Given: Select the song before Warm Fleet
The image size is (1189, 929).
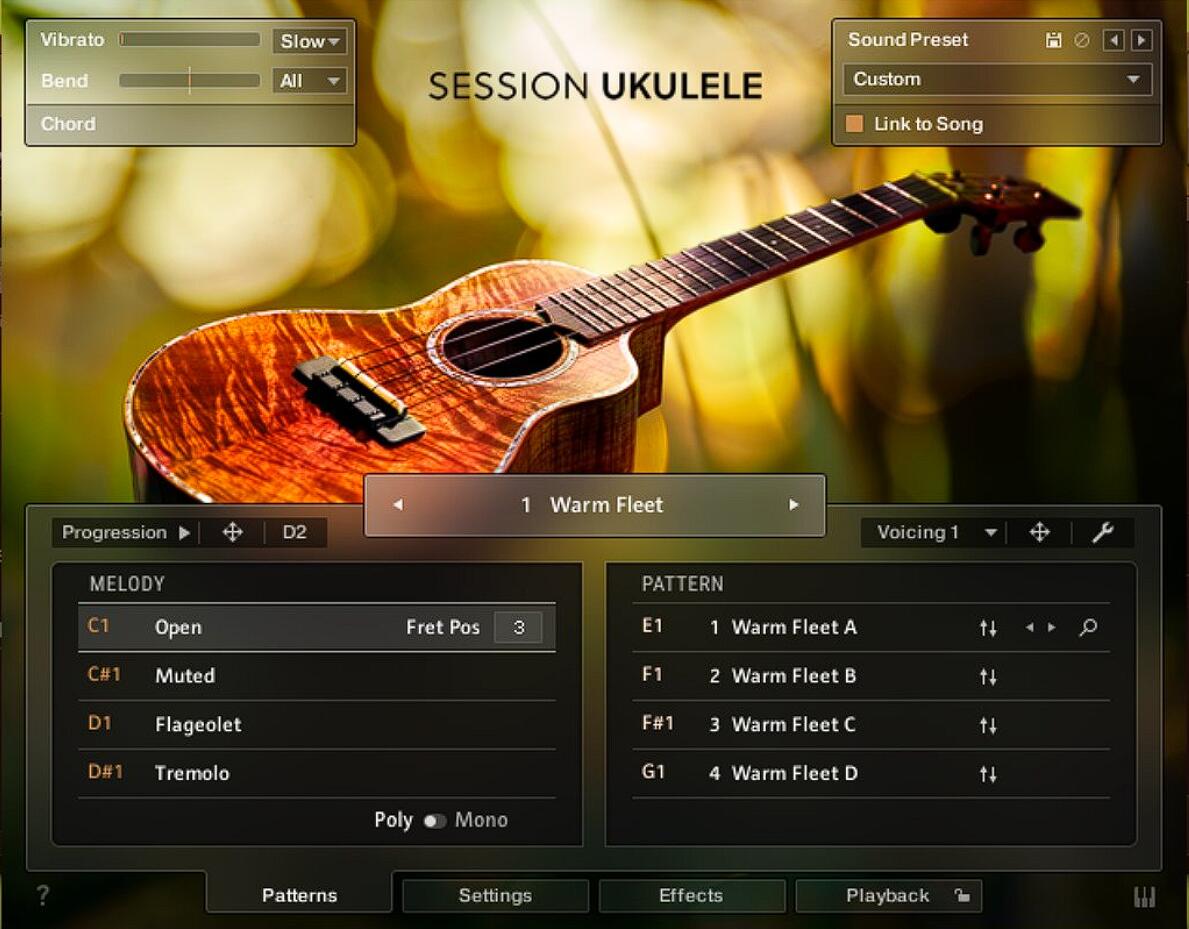Looking at the screenshot, I should tap(397, 505).
